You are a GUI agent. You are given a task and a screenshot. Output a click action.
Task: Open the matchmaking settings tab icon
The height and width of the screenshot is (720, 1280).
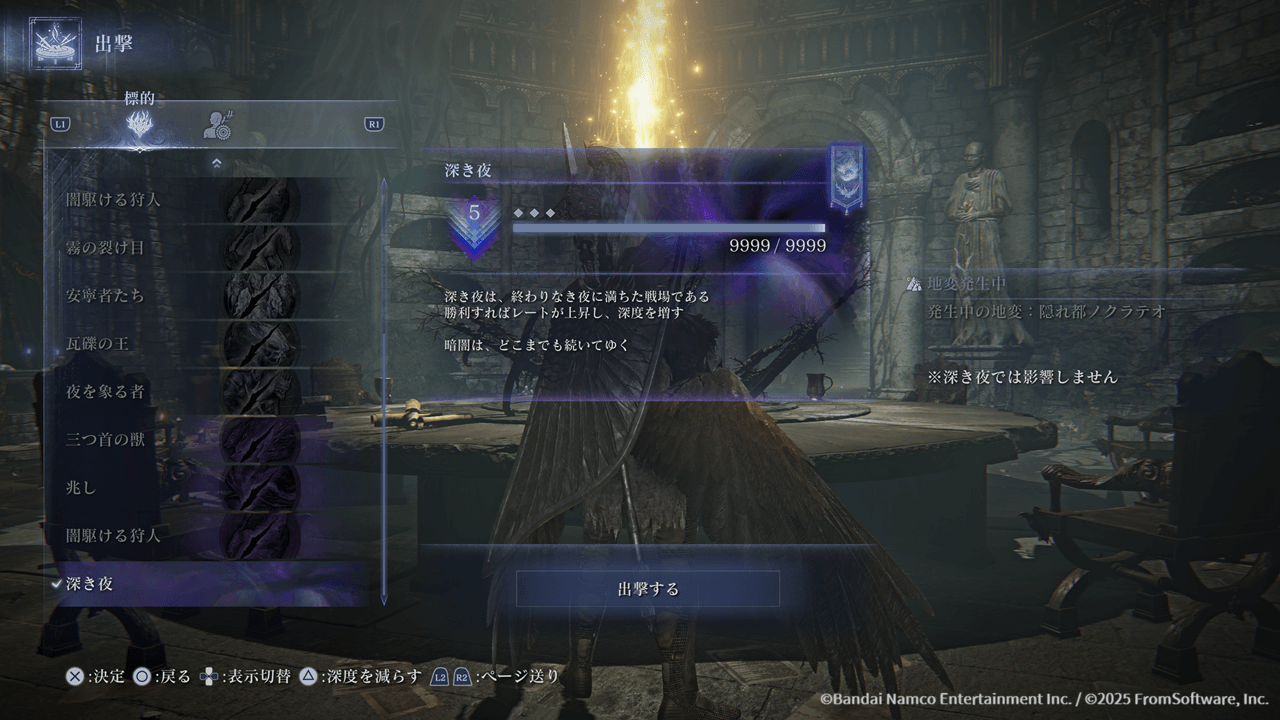pos(218,125)
